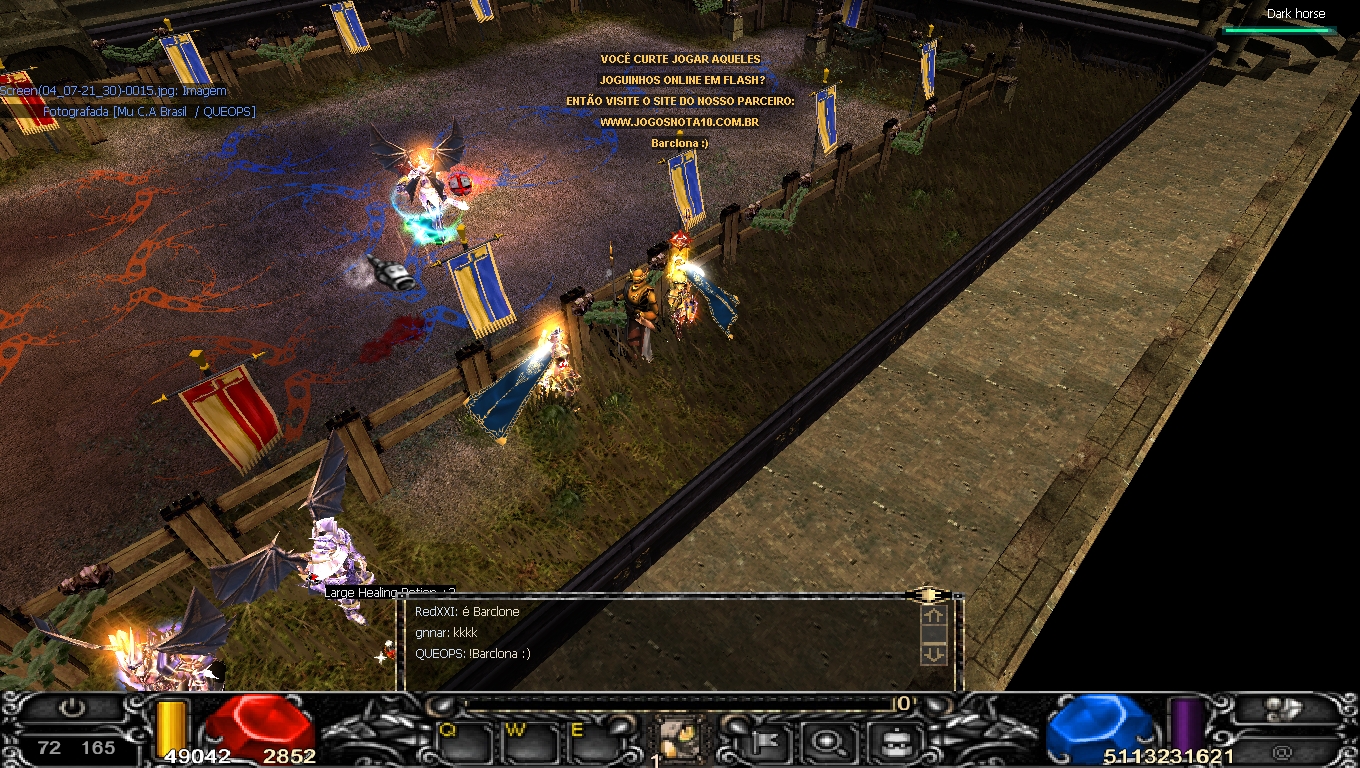Click the chat down arrow button
This screenshot has width=1360, height=768.
(x=933, y=653)
